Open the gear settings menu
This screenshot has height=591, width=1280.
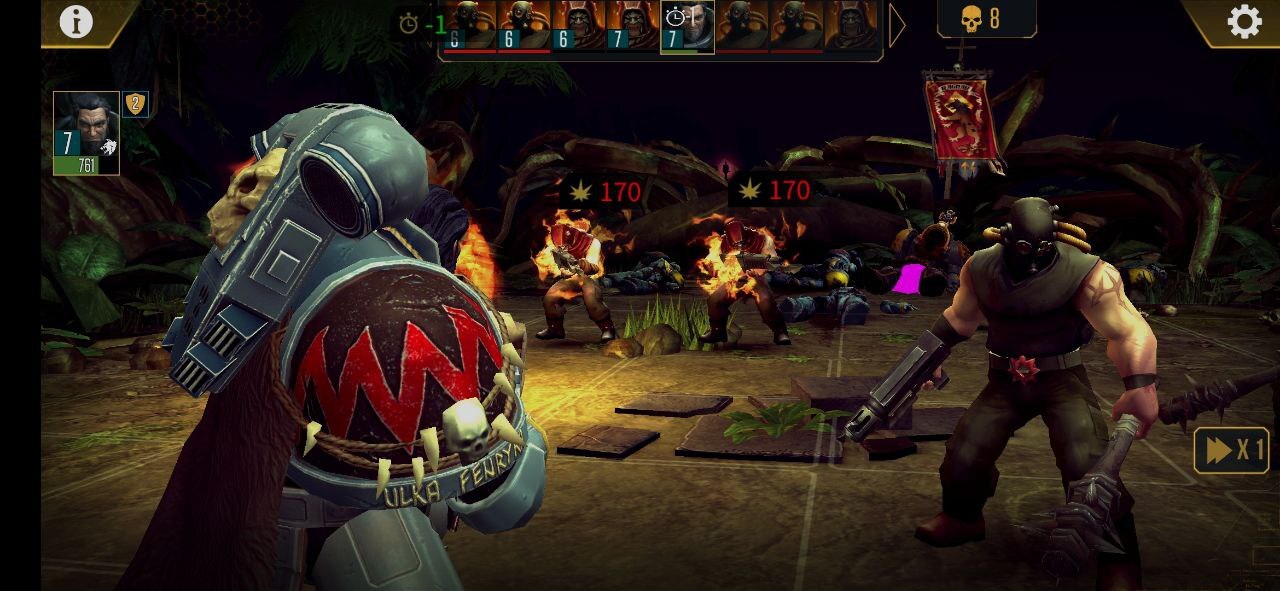click(x=1244, y=22)
